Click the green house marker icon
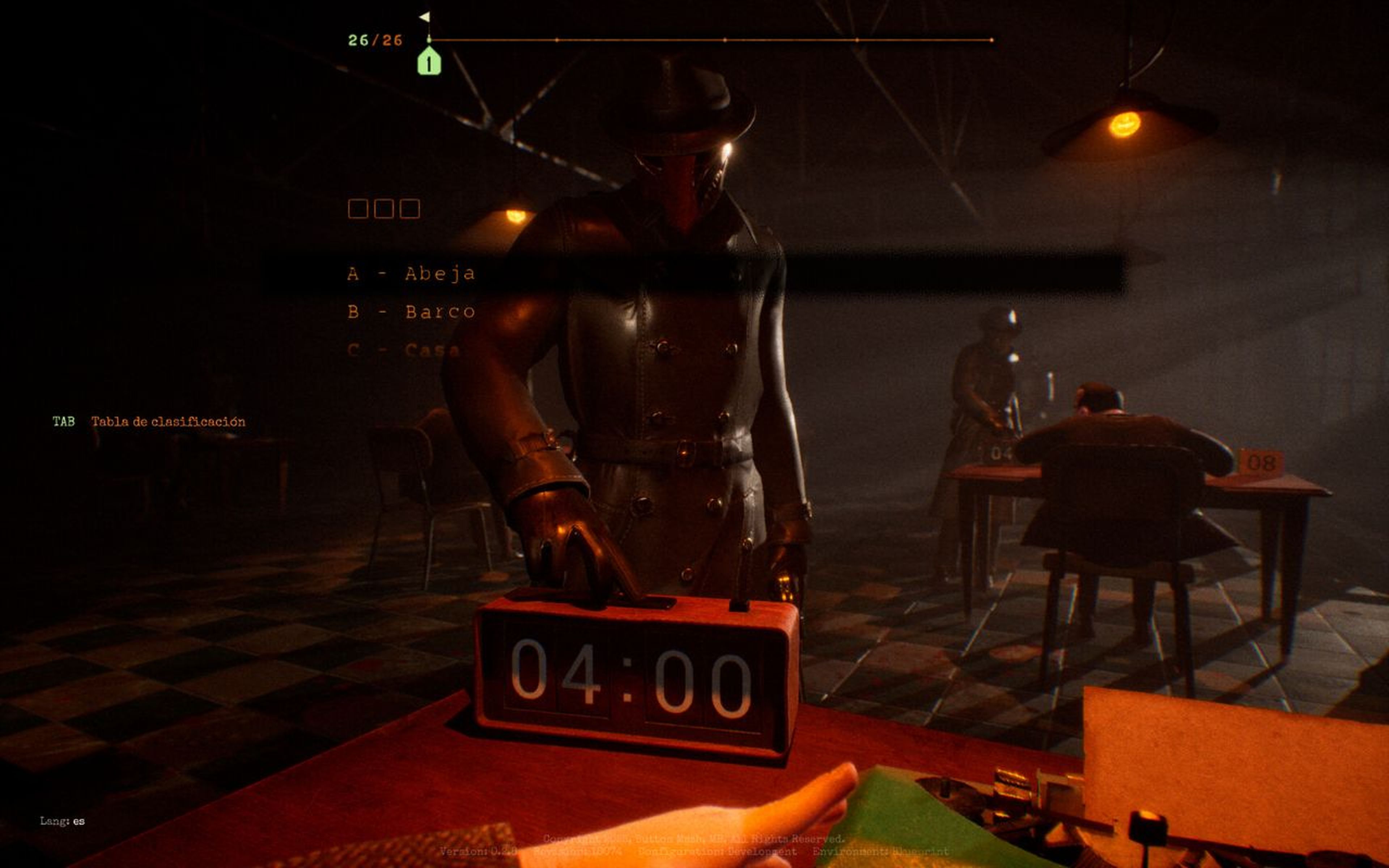The height and width of the screenshot is (868, 1389). (x=429, y=61)
